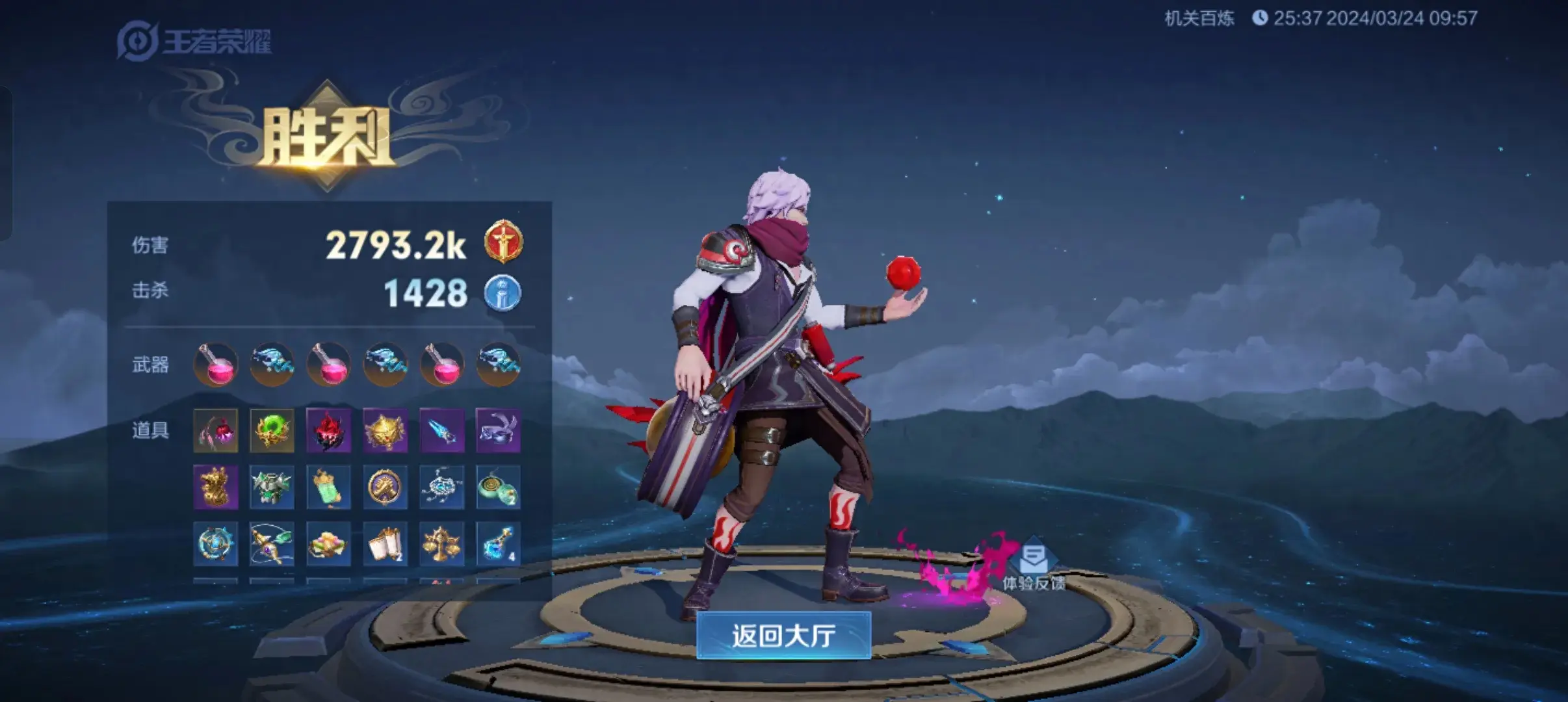
Task: Select the blue potion bottle item
Action: point(498,543)
